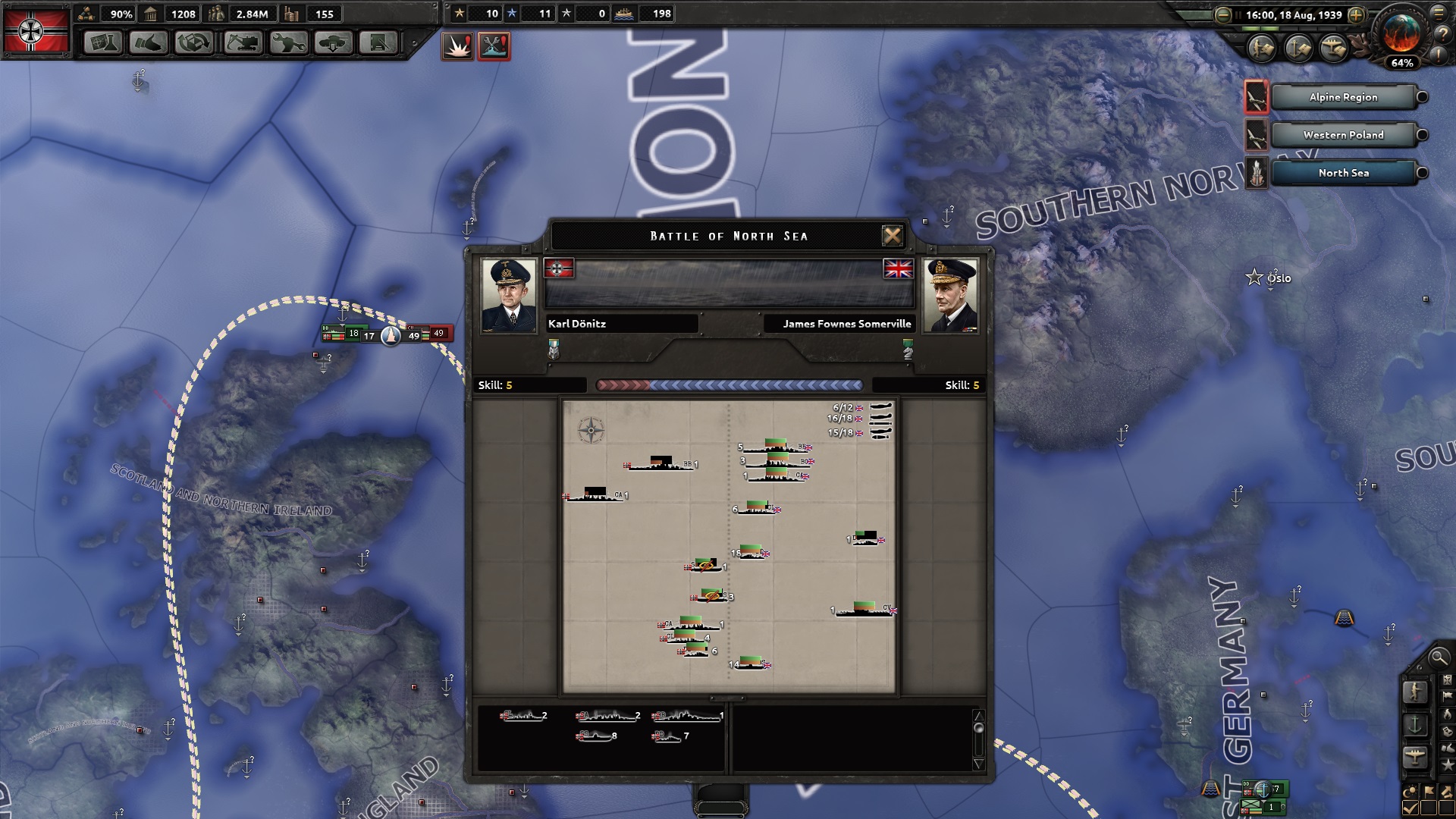Select the Alpine Region air theater
Viewport: 1456px width, 819px height.
click(1342, 97)
